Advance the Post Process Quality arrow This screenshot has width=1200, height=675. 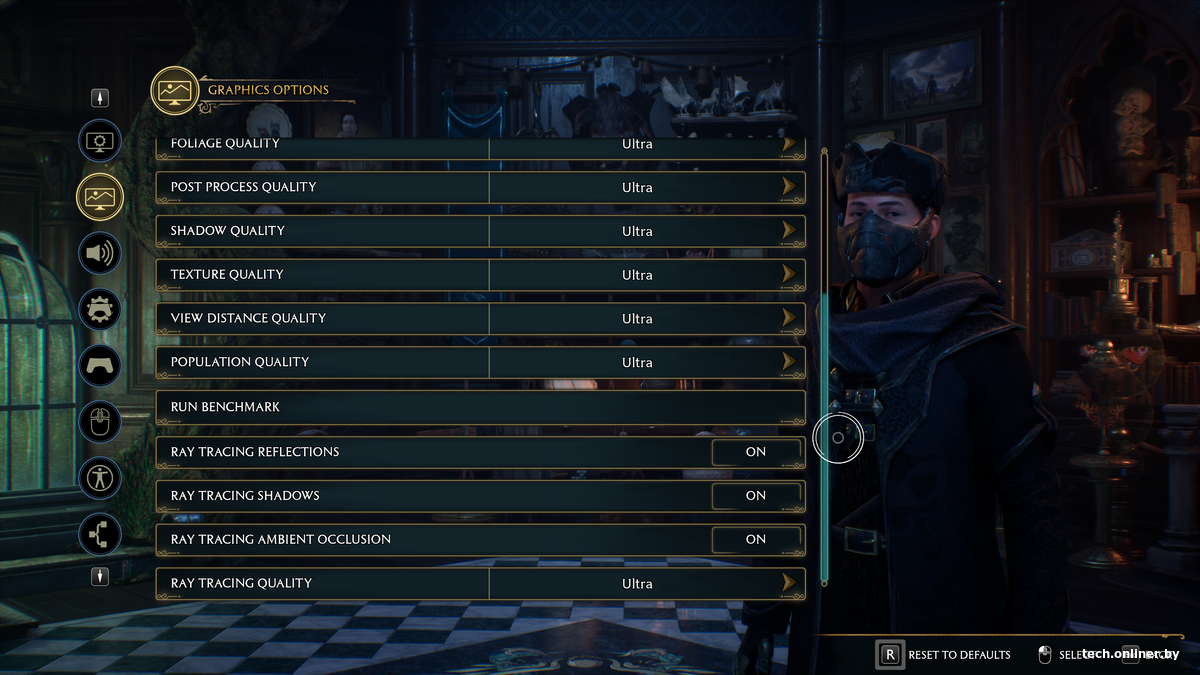(790, 187)
